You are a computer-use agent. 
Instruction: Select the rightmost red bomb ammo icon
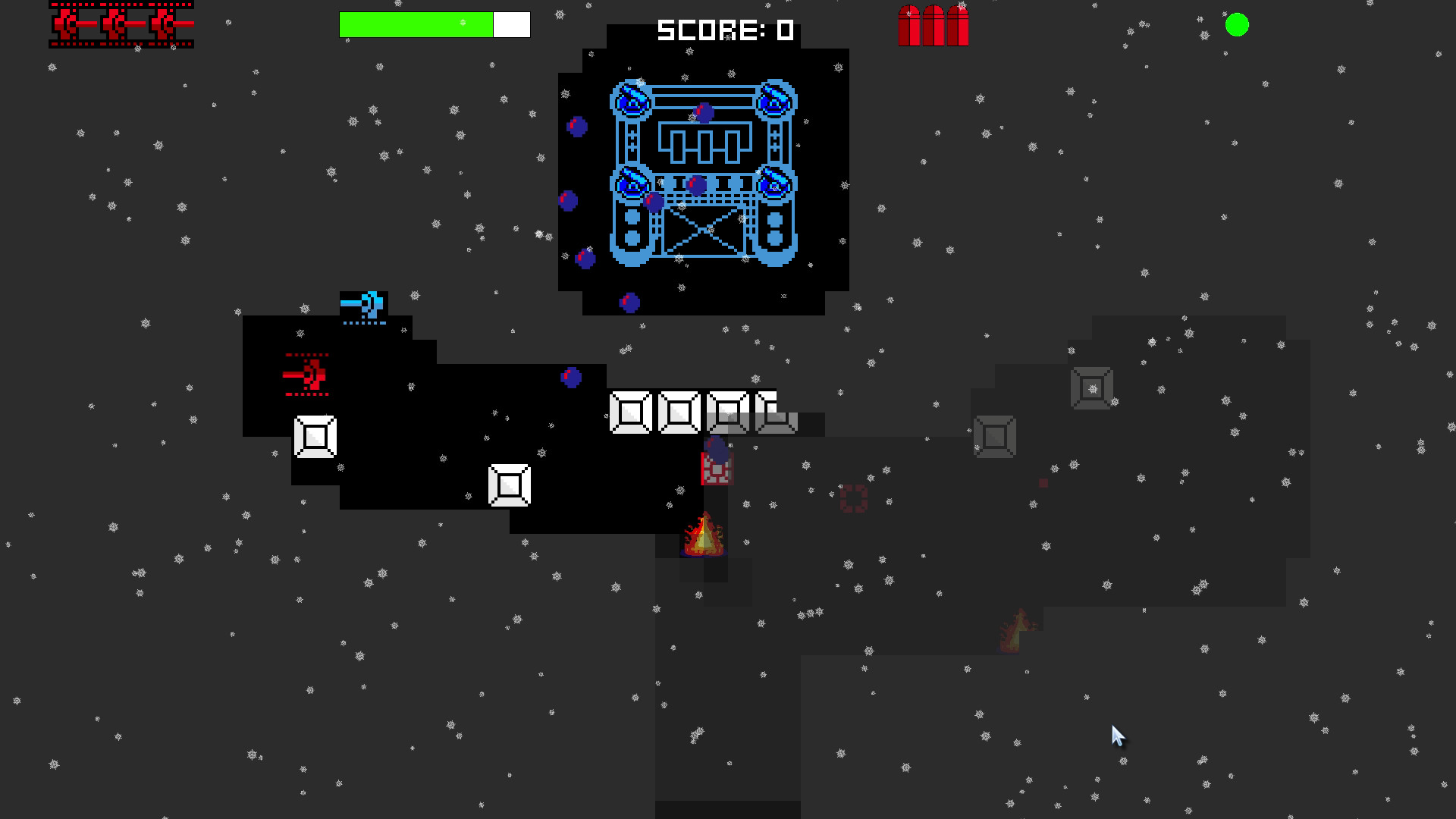[957, 24]
